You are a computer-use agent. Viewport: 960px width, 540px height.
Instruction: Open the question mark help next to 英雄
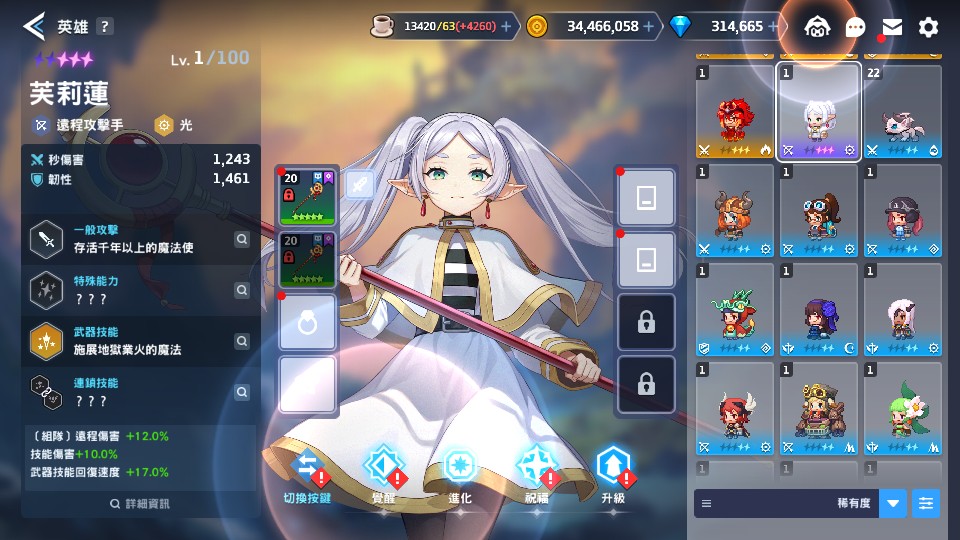coord(105,27)
